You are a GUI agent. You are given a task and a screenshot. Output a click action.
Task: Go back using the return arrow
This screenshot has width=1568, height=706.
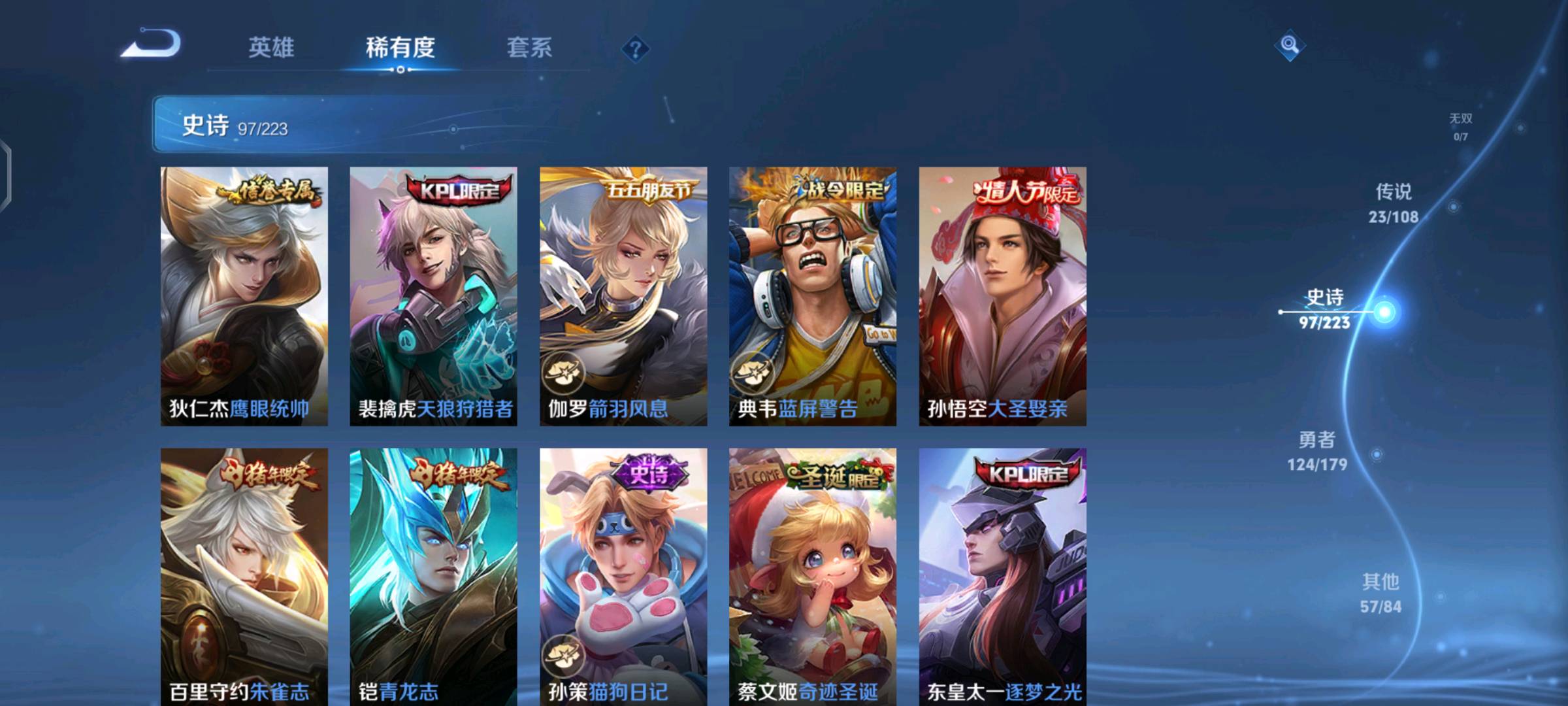pyautogui.click(x=152, y=44)
